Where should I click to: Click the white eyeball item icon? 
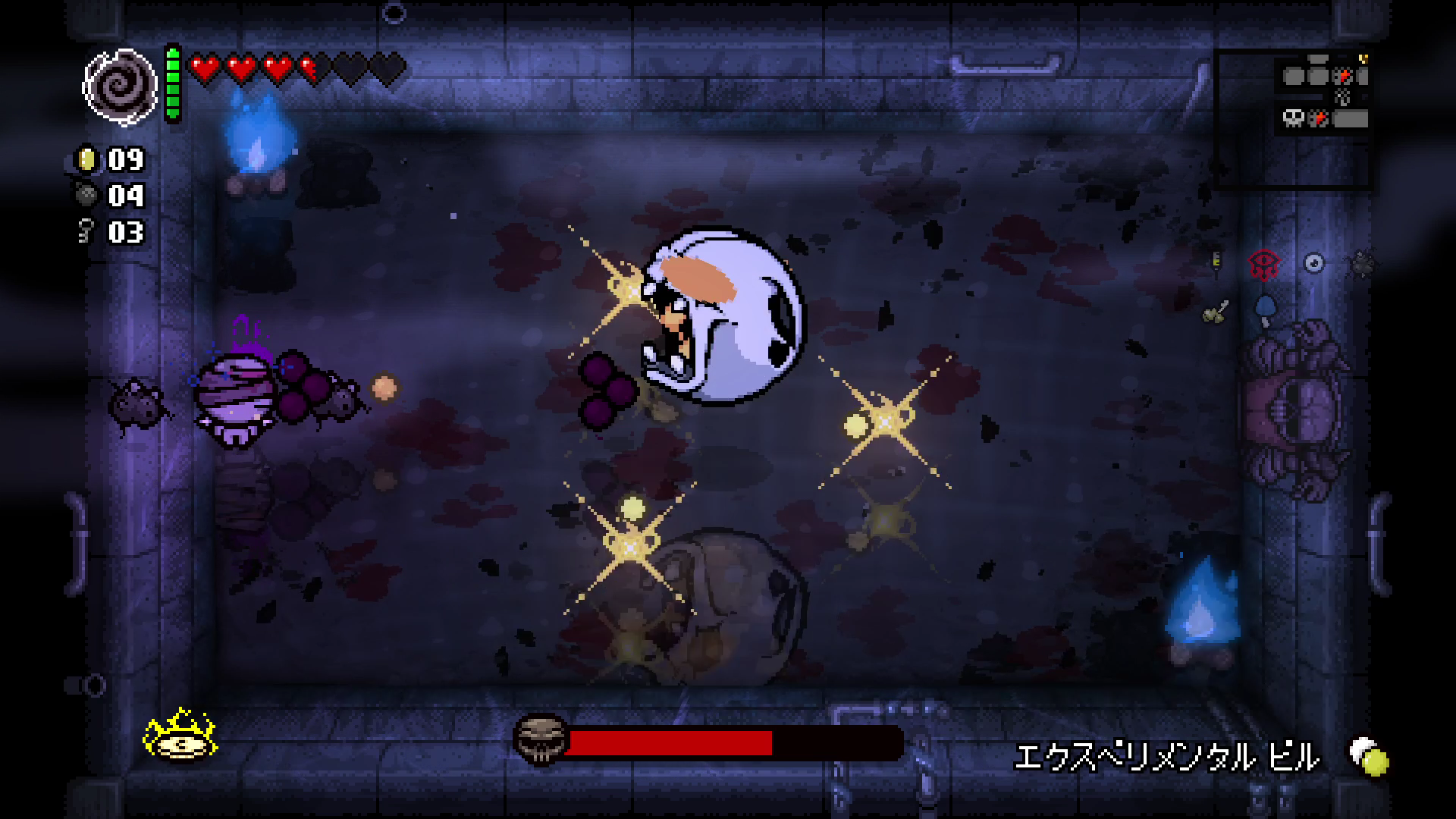(x=1313, y=263)
